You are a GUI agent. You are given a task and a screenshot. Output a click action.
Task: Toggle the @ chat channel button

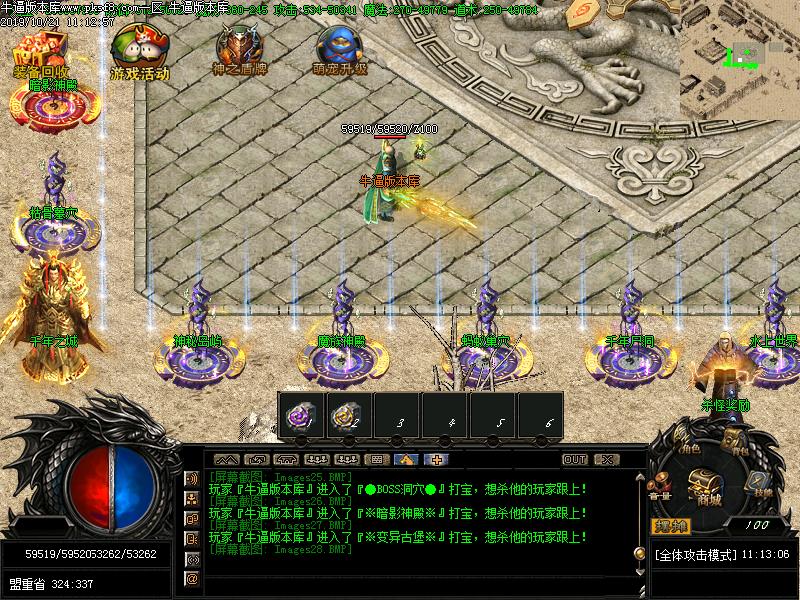(192, 578)
